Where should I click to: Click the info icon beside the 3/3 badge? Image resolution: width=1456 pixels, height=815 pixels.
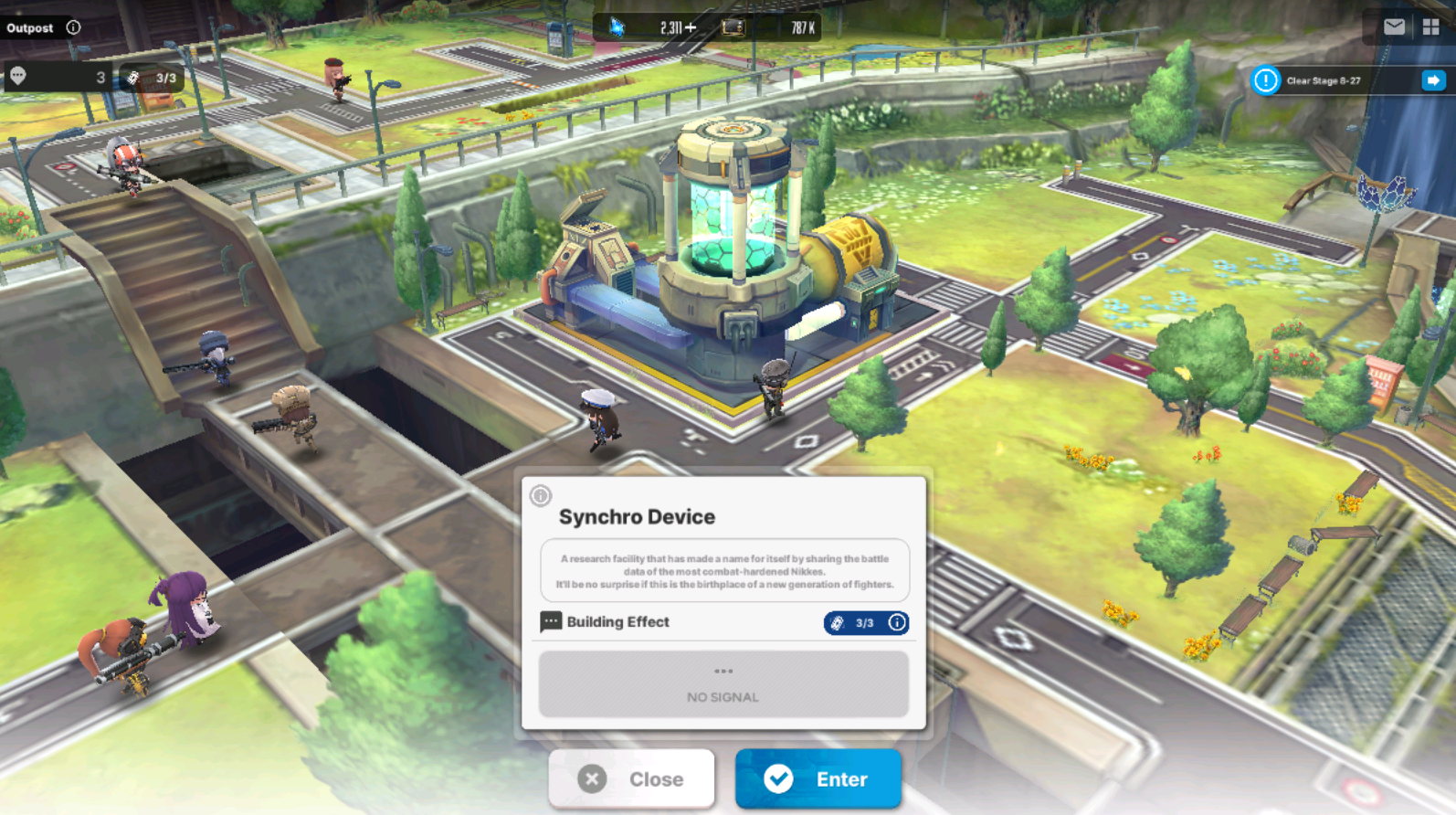click(x=896, y=623)
